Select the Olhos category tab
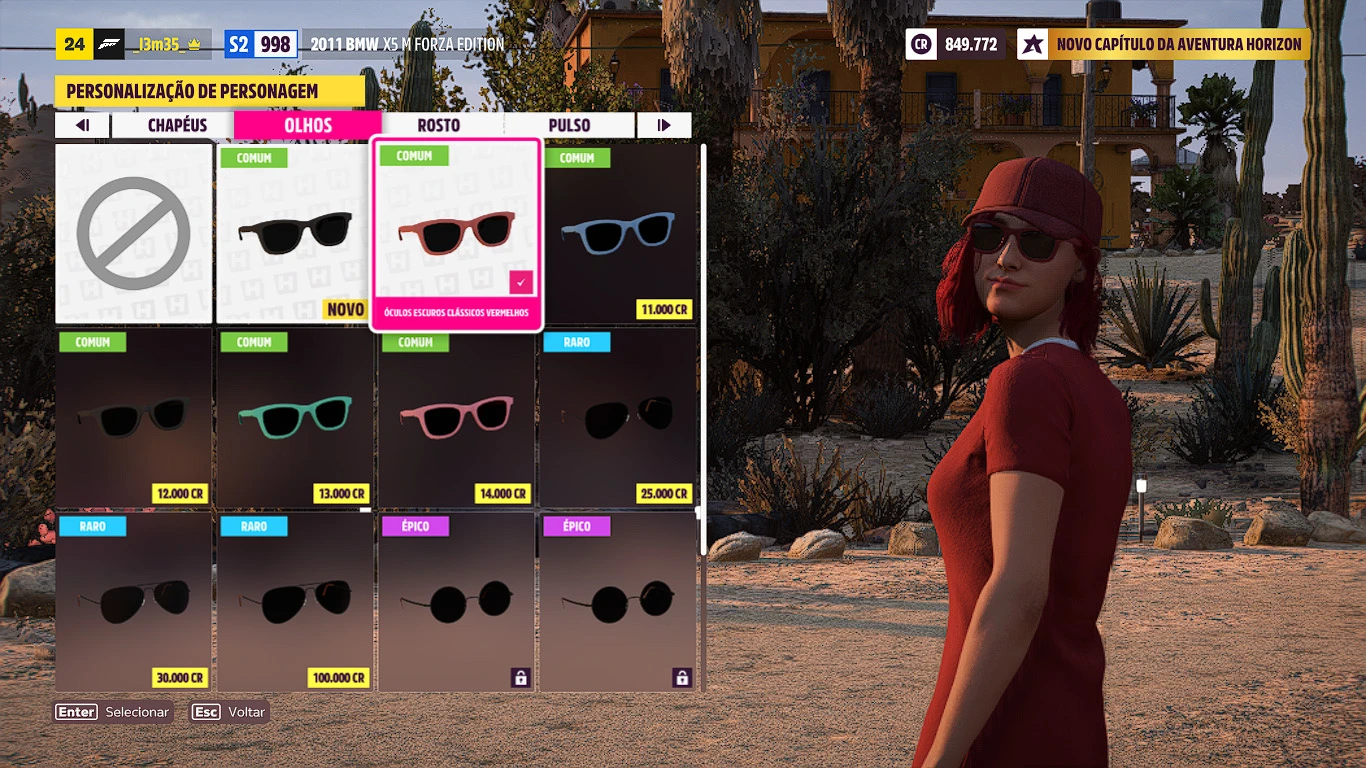The width and height of the screenshot is (1366, 768). click(308, 125)
